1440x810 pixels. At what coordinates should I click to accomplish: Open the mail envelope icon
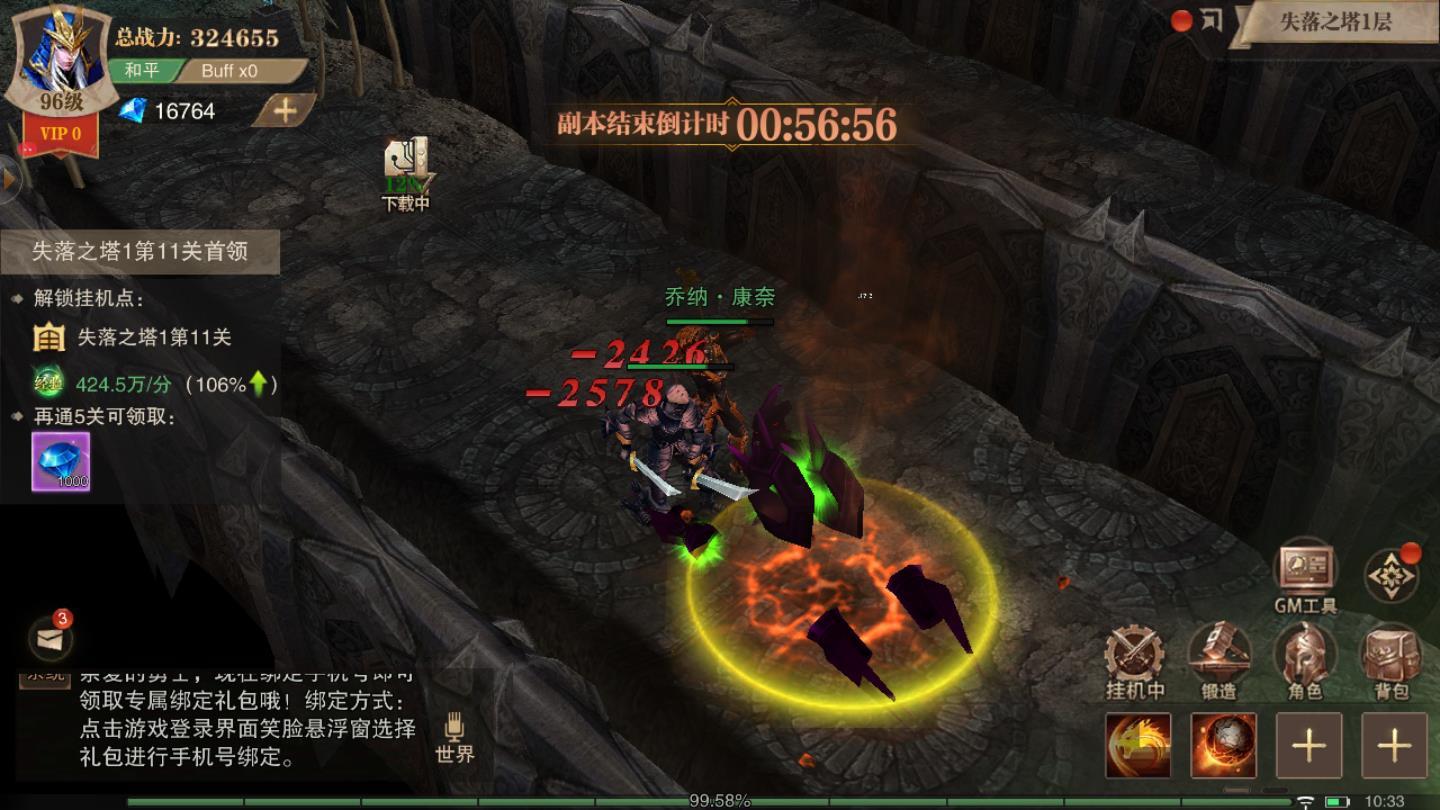click(50, 638)
